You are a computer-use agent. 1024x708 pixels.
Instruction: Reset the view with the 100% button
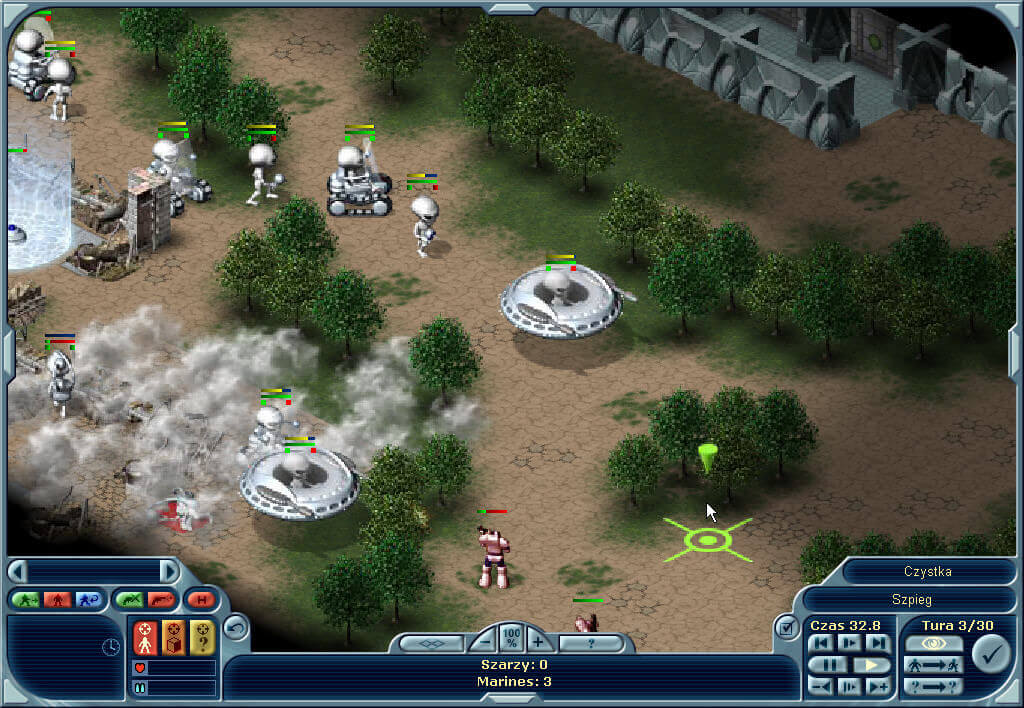tap(511, 636)
